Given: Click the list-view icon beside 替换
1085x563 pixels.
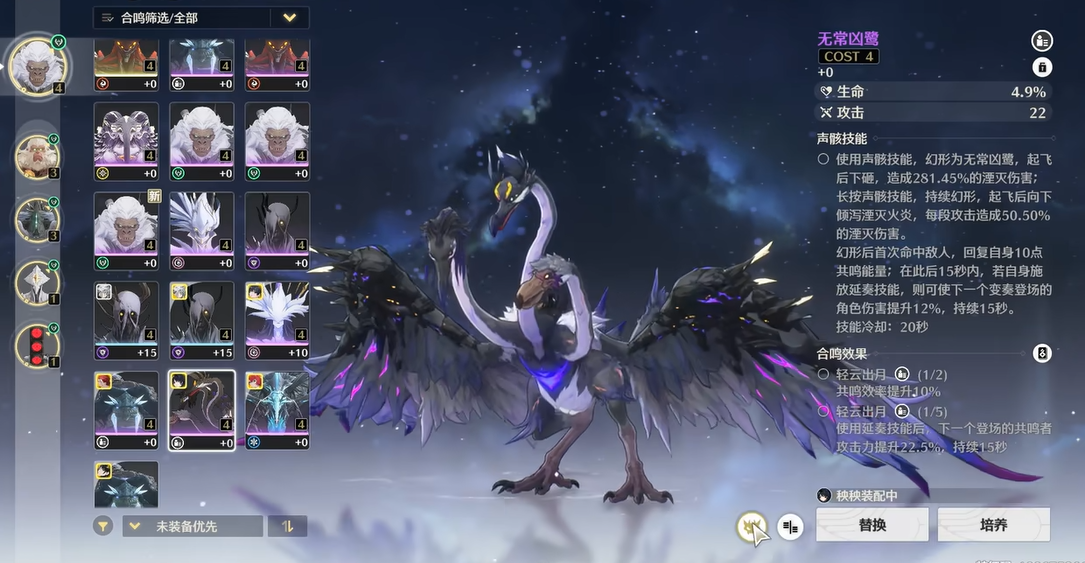Looking at the screenshot, I should [790, 526].
